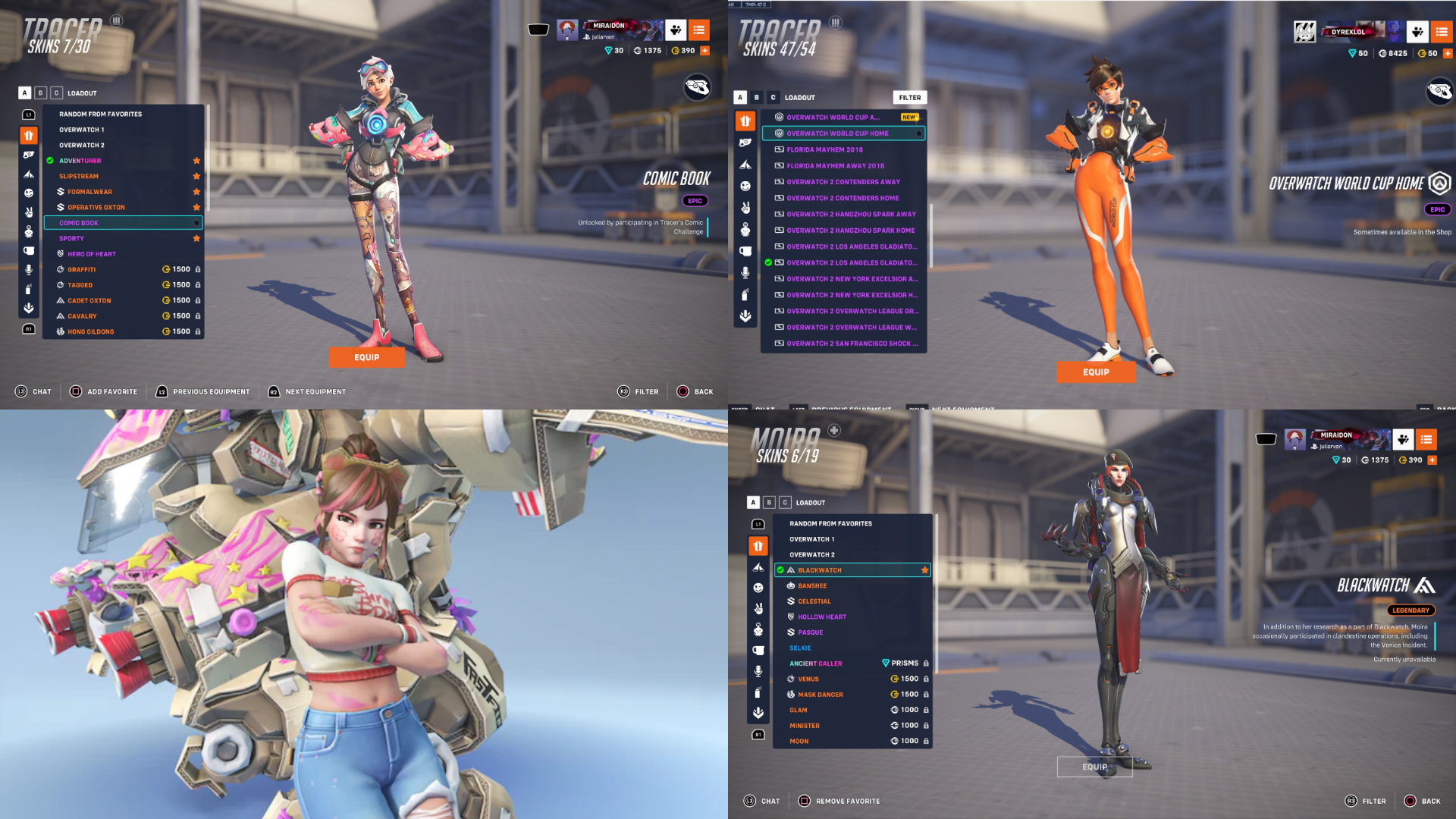
Task: Open the Weapon Charms category icon
Action: [x=28, y=154]
